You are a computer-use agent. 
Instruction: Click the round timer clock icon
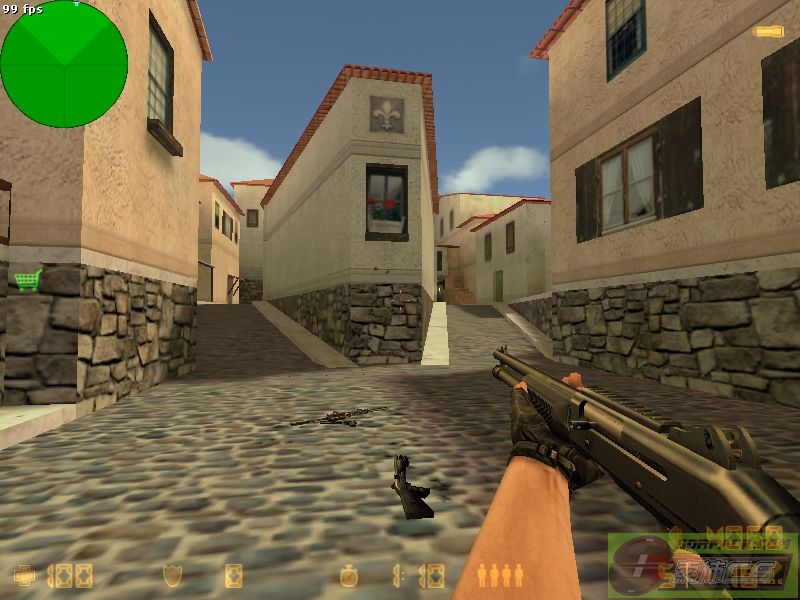point(348,575)
